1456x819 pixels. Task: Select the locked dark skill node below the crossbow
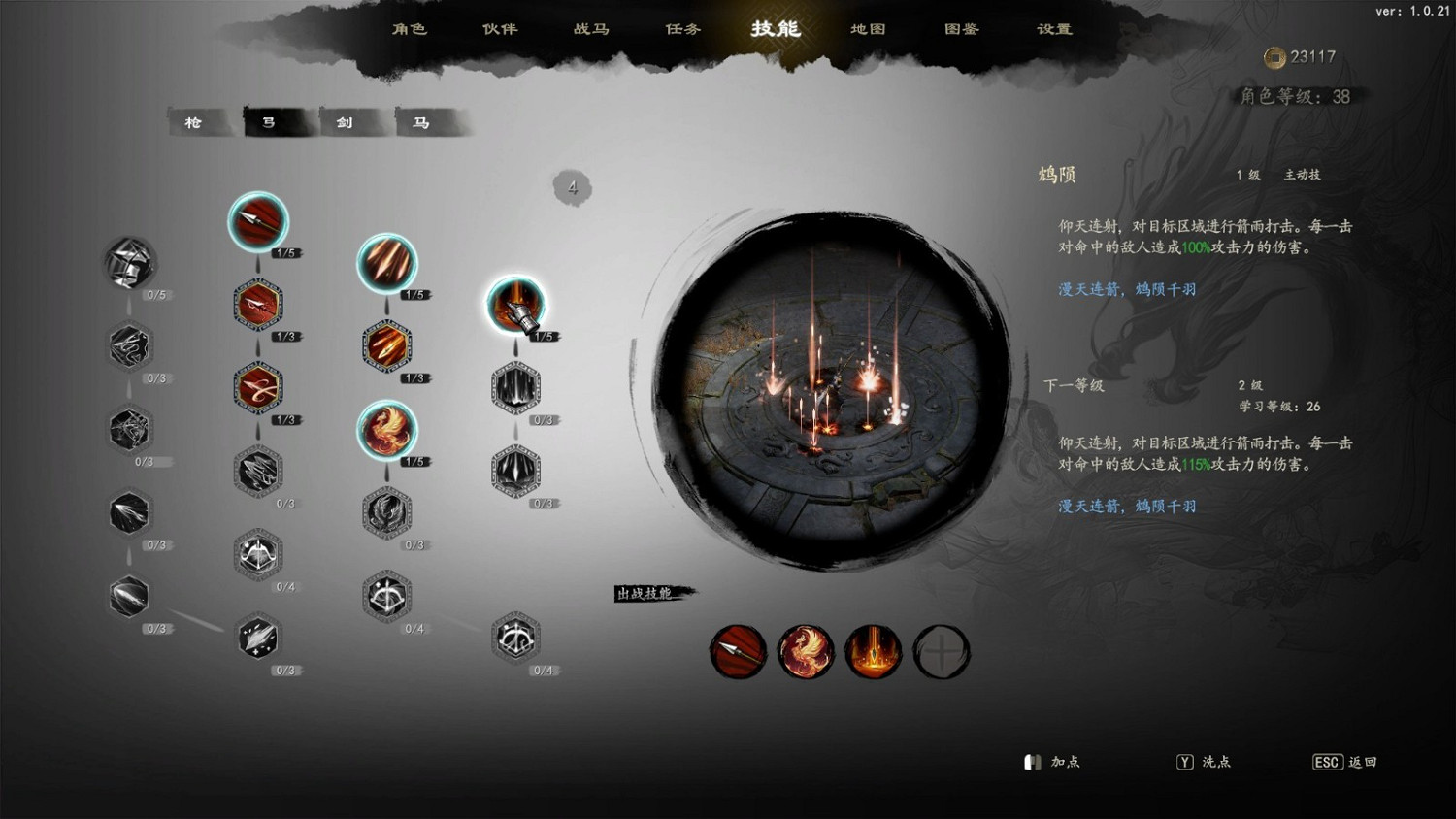click(x=516, y=387)
